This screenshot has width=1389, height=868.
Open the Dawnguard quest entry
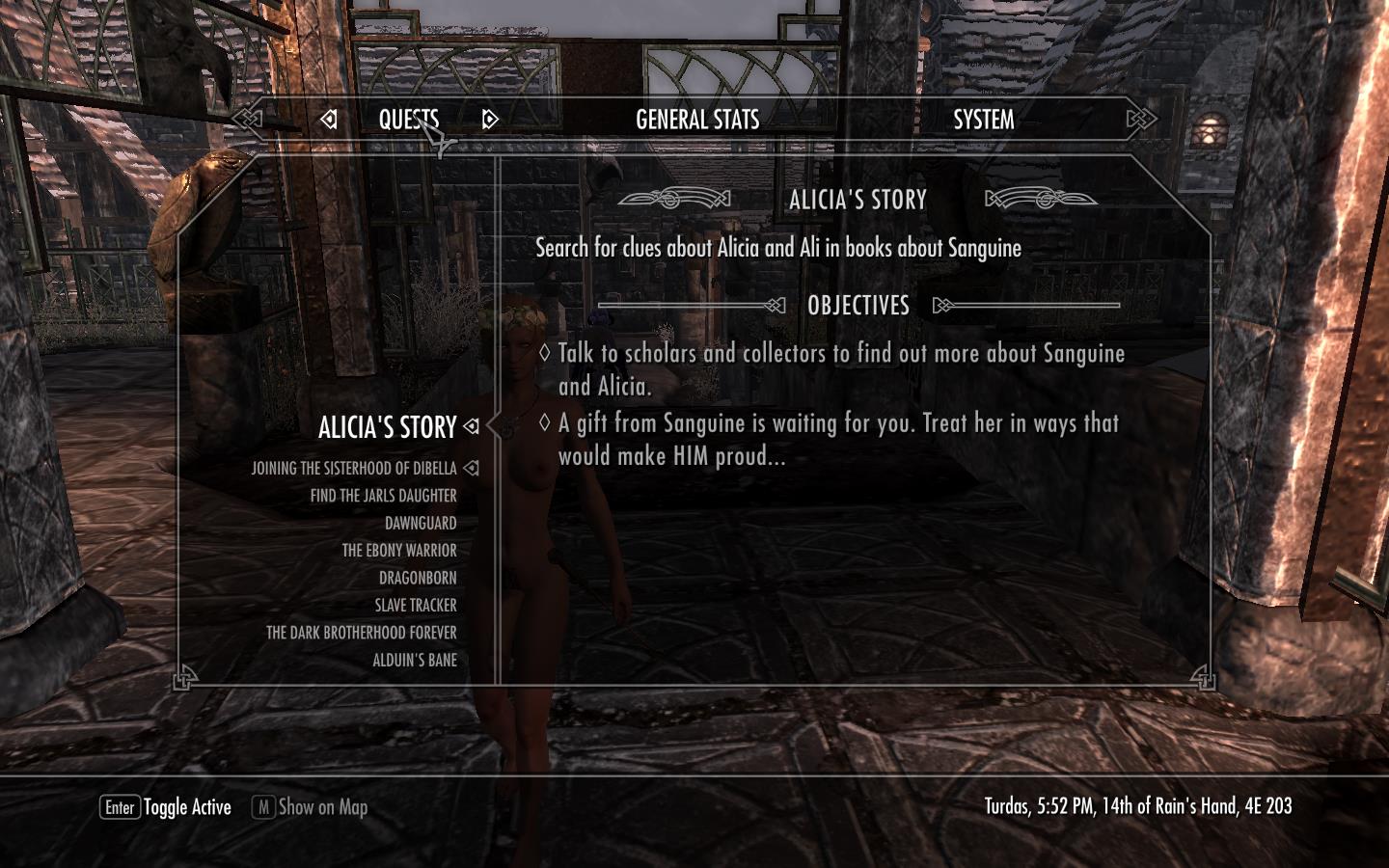421,524
